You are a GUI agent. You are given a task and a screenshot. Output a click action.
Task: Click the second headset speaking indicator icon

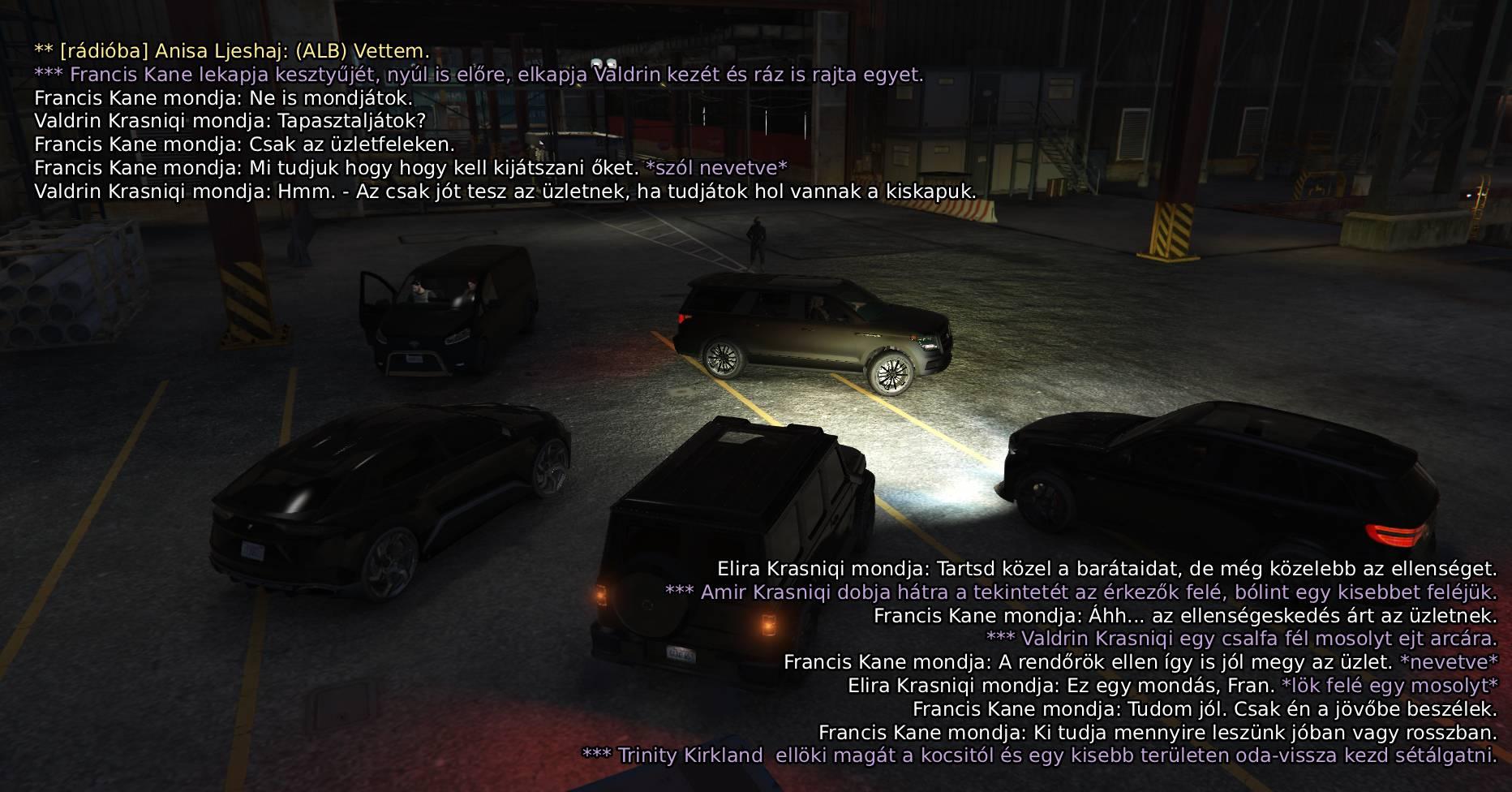coord(611,63)
